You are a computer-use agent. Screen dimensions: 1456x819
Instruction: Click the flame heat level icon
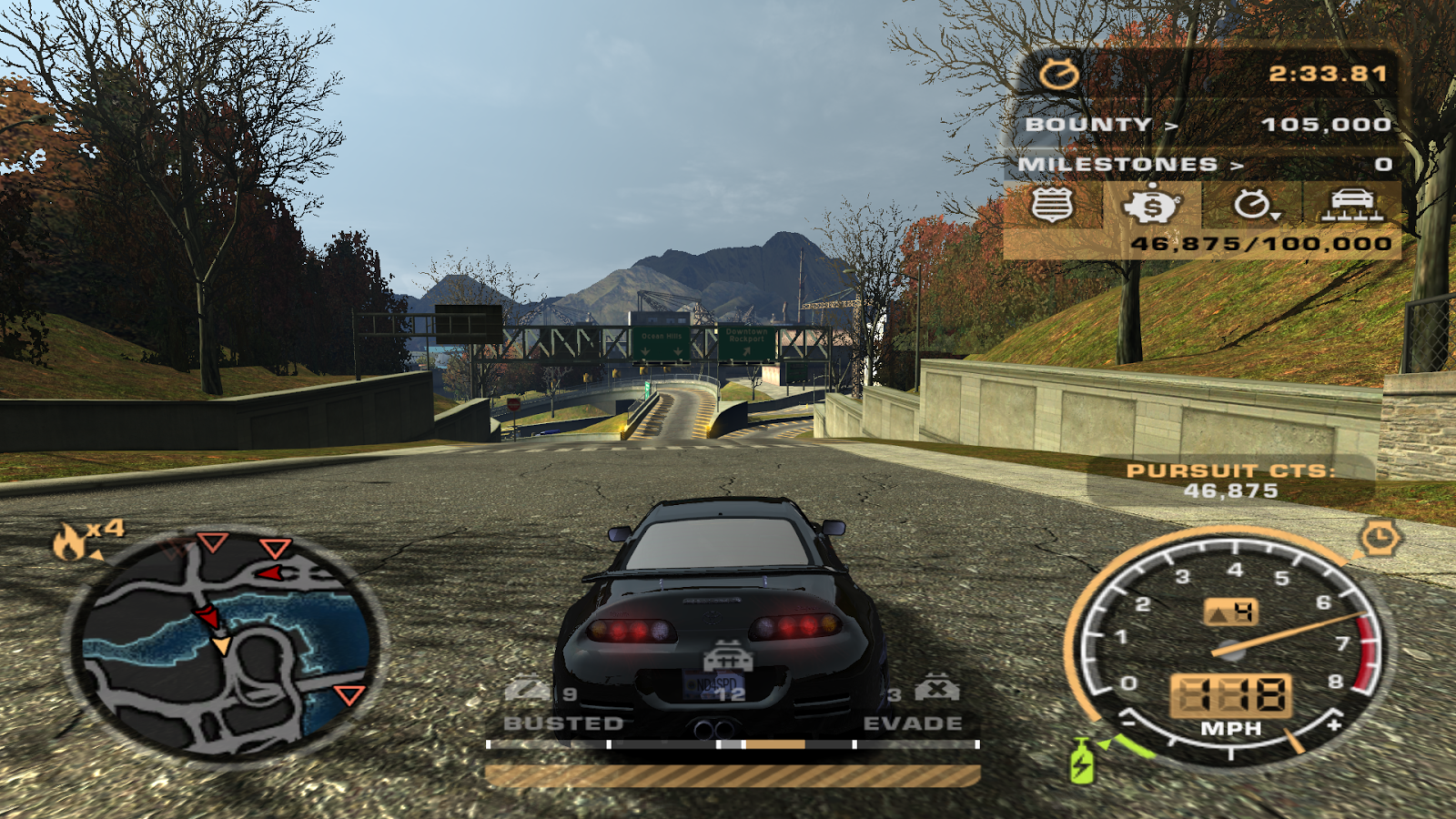coord(70,541)
